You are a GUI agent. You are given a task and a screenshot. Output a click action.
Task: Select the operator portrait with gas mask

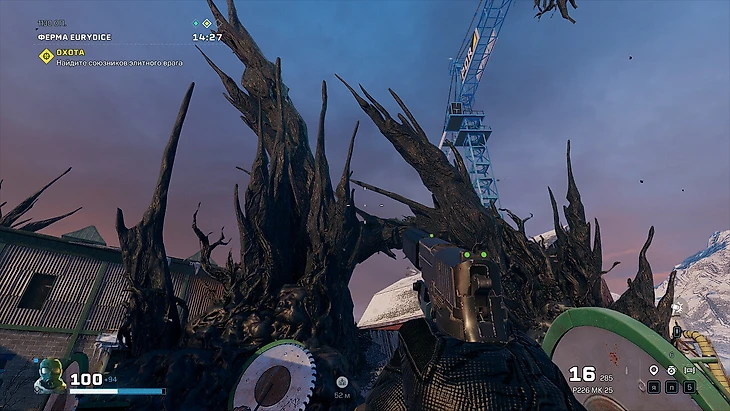tap(49, 376)
